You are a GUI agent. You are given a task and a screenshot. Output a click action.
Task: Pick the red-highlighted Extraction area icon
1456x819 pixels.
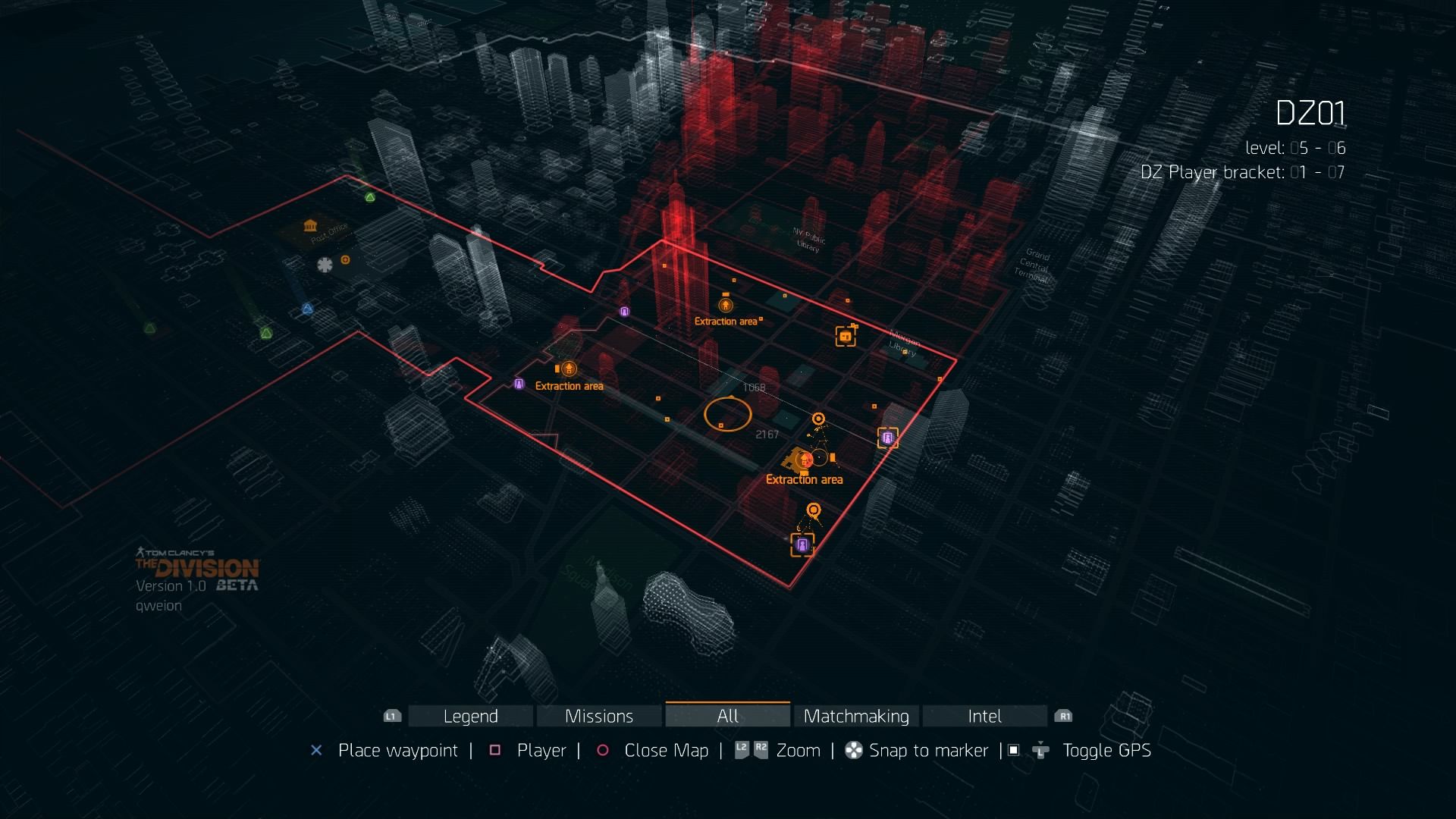pyautogui.click(x=805, y=460)
